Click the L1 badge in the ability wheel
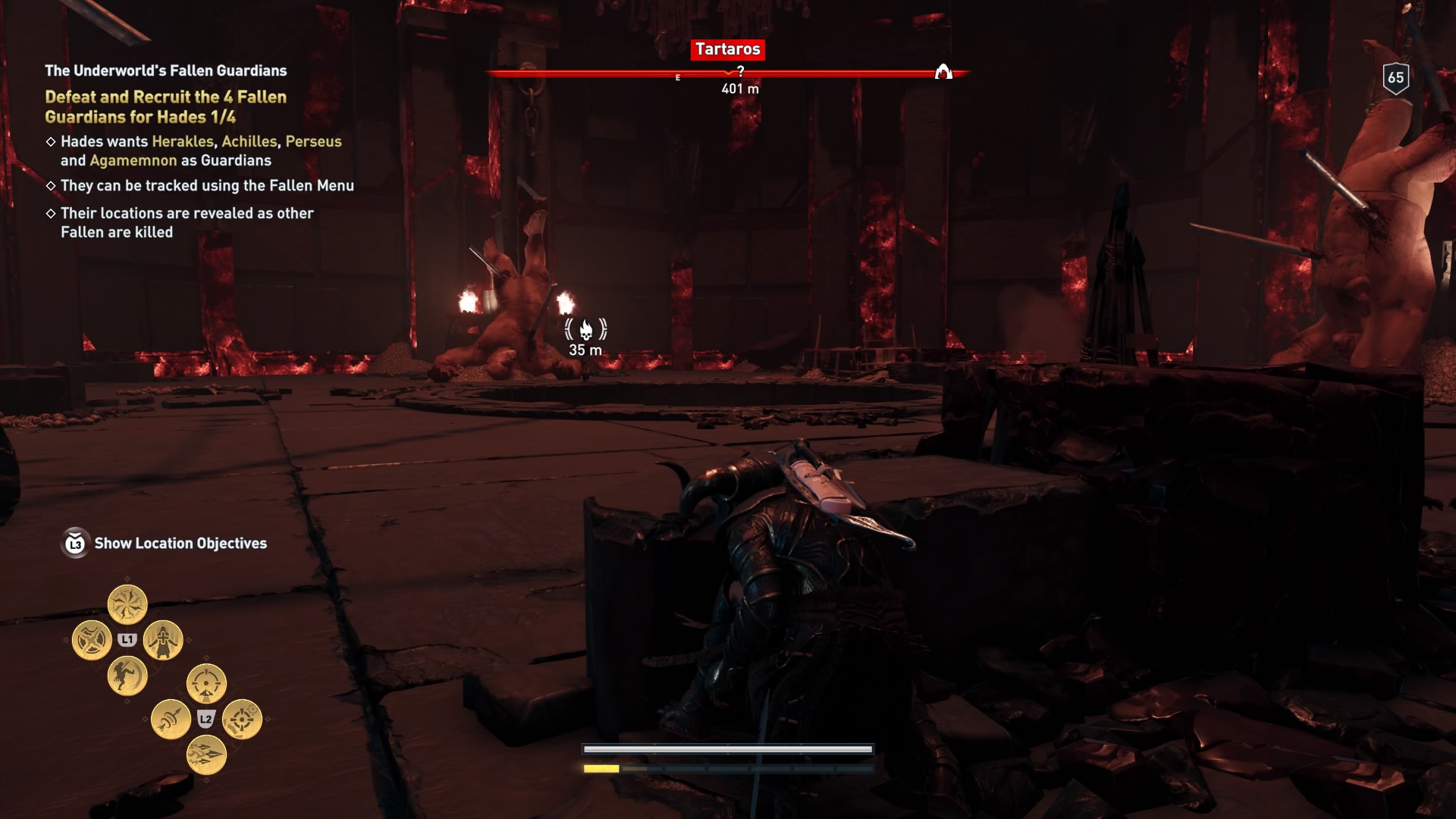Viewport: 1456px width, 819px height. click(x=127, y=639)
